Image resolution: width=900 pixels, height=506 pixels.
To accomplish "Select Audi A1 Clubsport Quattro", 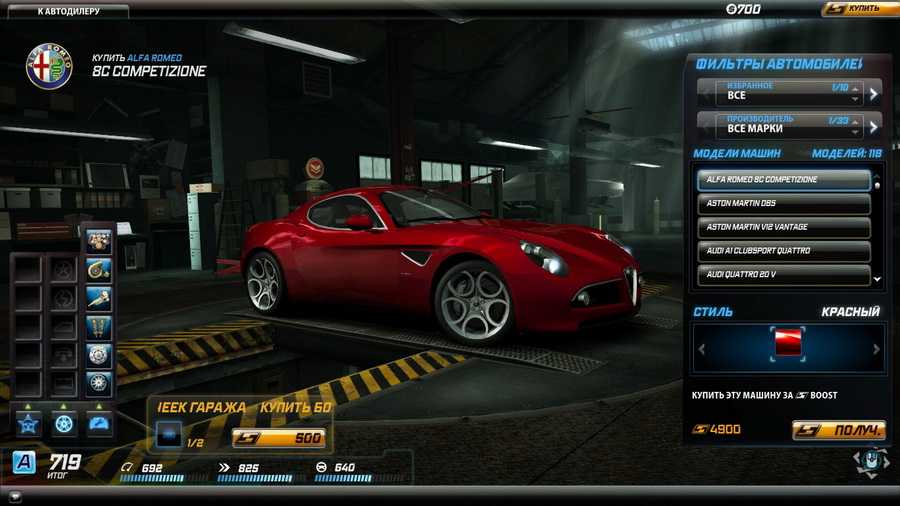I will pyautogui.click(x=783, y=250).
